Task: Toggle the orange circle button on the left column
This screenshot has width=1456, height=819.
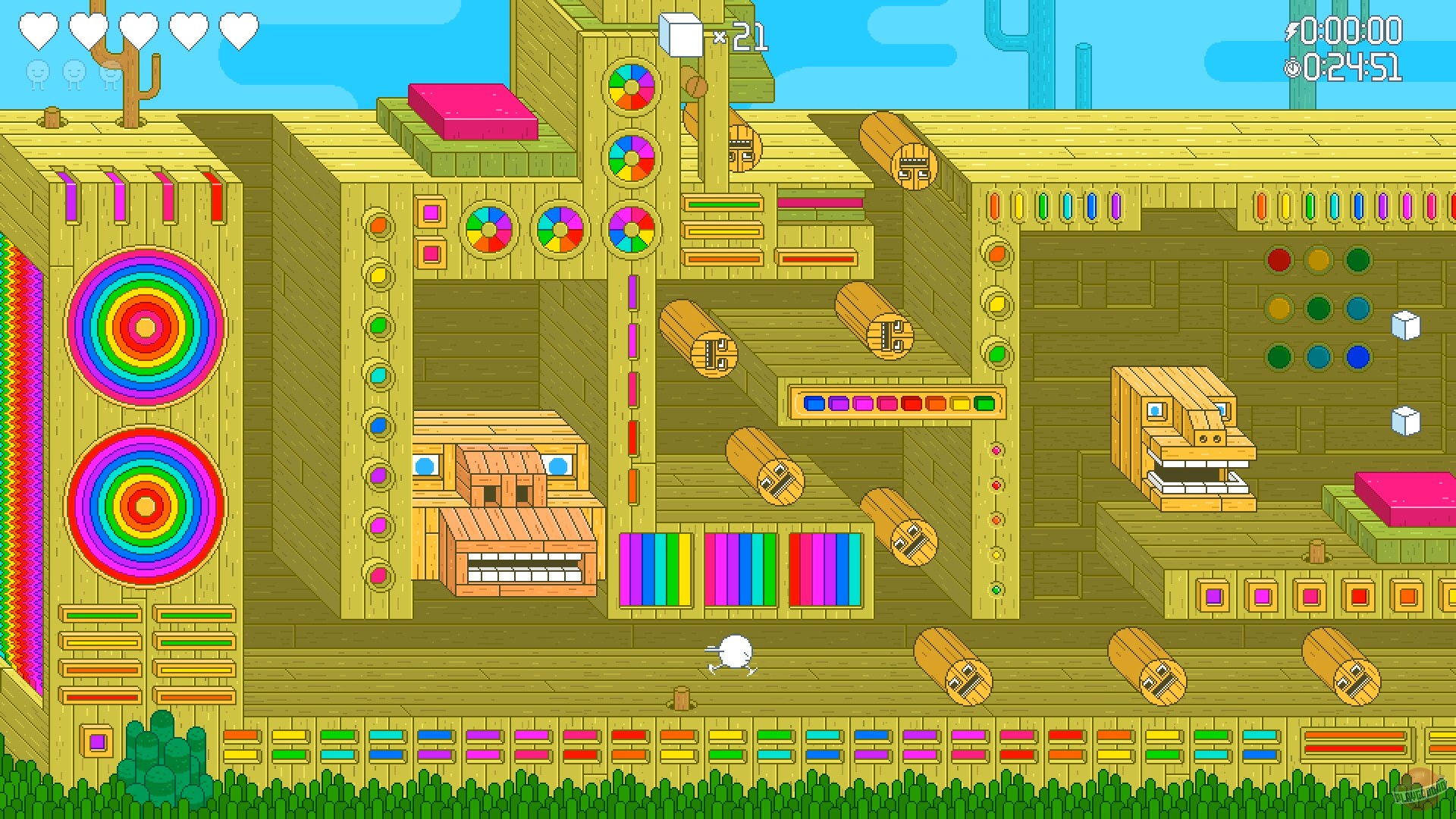Action: click(377, 225)
